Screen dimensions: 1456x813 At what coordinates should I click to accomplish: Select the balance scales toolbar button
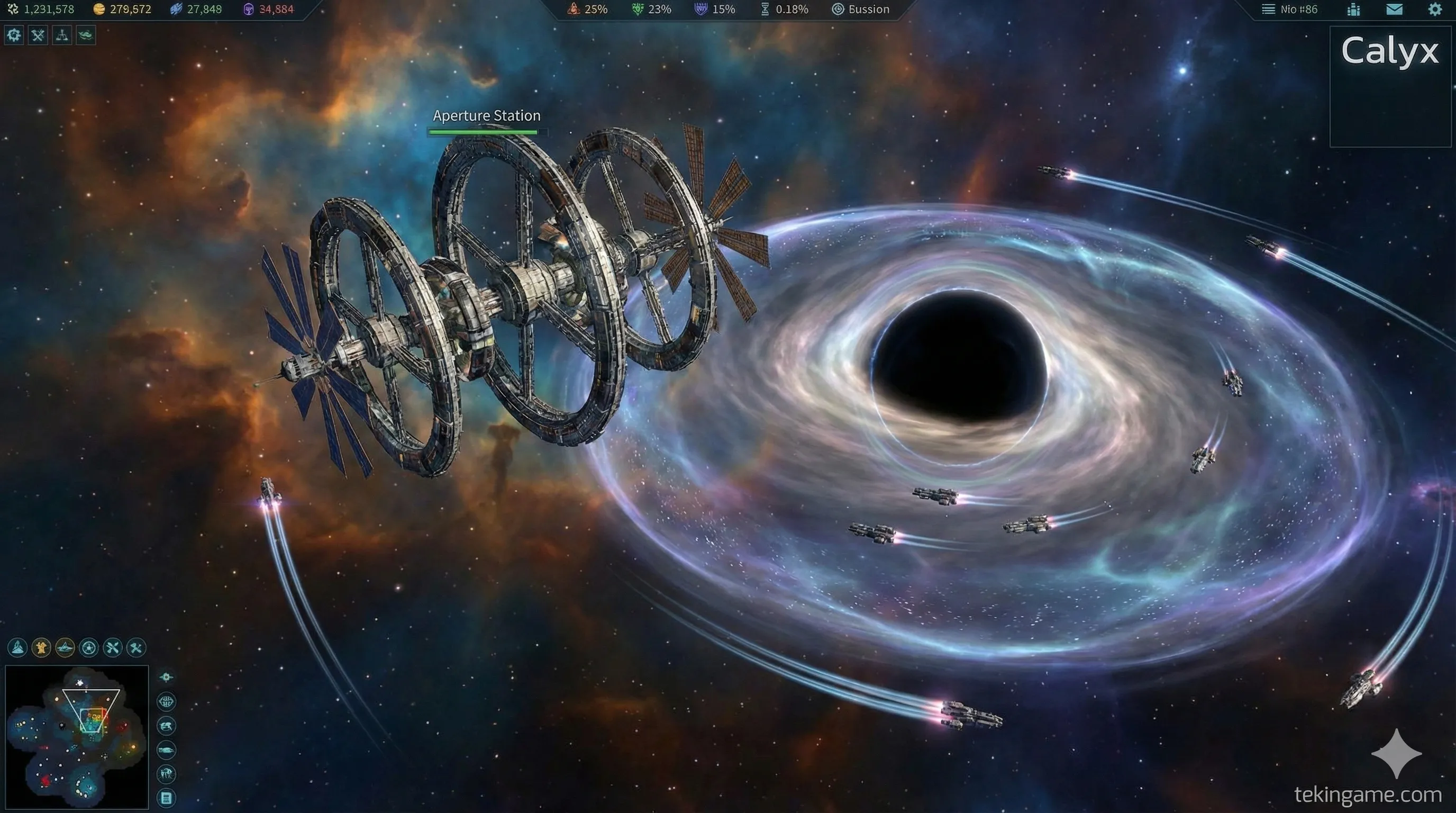tap(61, 35)
